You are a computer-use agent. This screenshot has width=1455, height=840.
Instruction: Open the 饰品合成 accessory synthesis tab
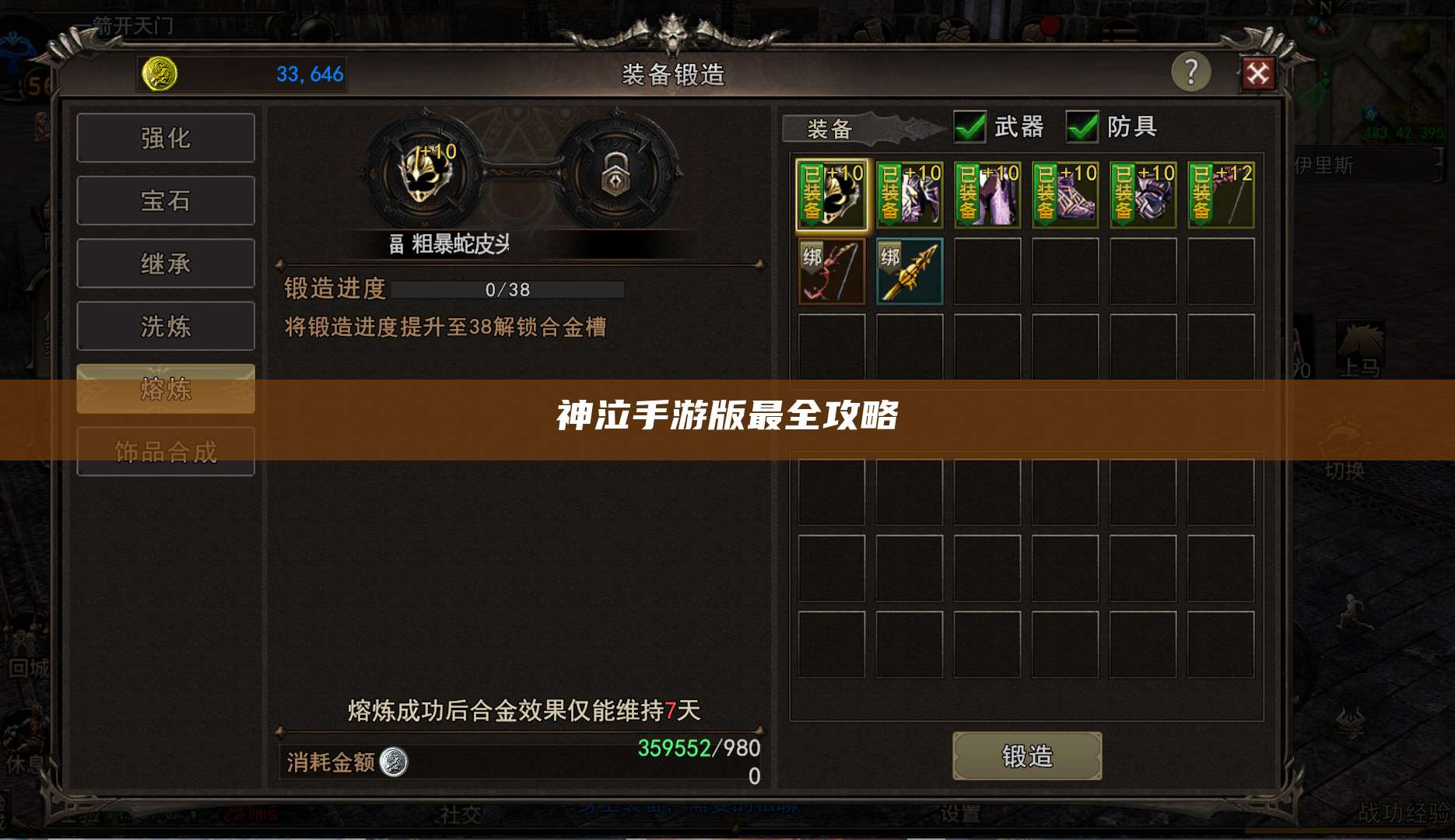pyautogui.click(x=165, y=451)
